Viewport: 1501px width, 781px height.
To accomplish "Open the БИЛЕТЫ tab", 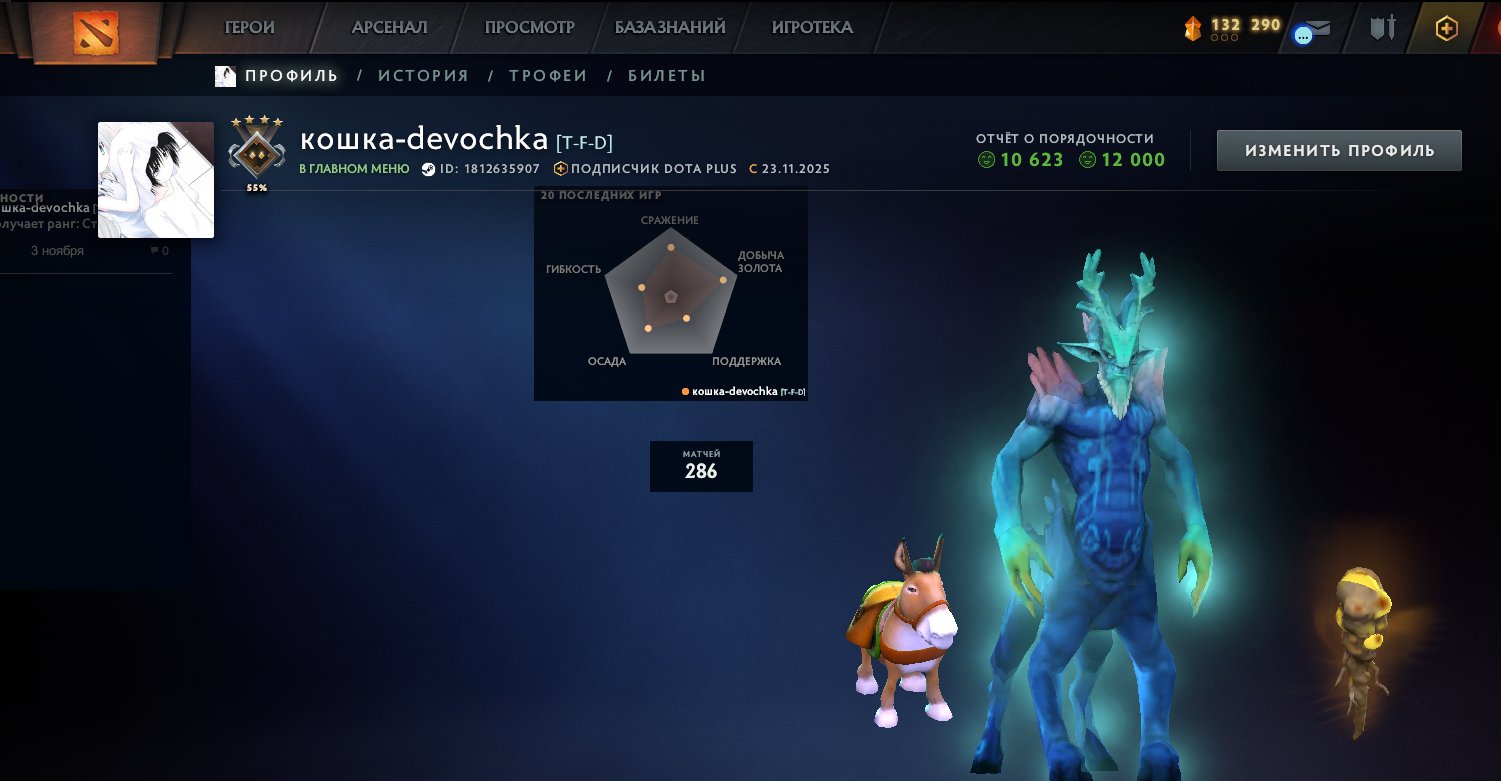I will (x=667, y=75).
